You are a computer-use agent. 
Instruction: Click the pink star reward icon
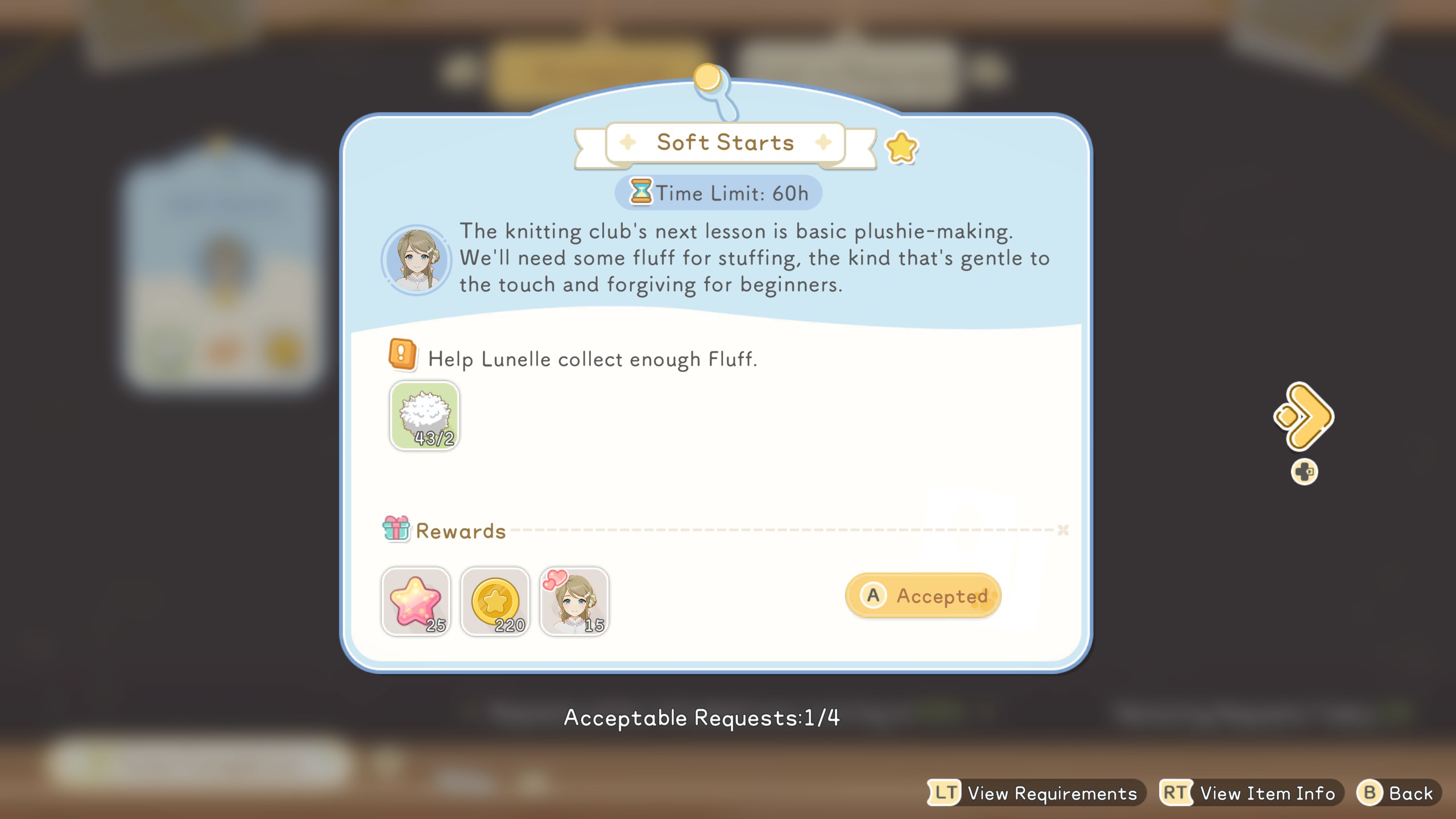click(416, 601)
